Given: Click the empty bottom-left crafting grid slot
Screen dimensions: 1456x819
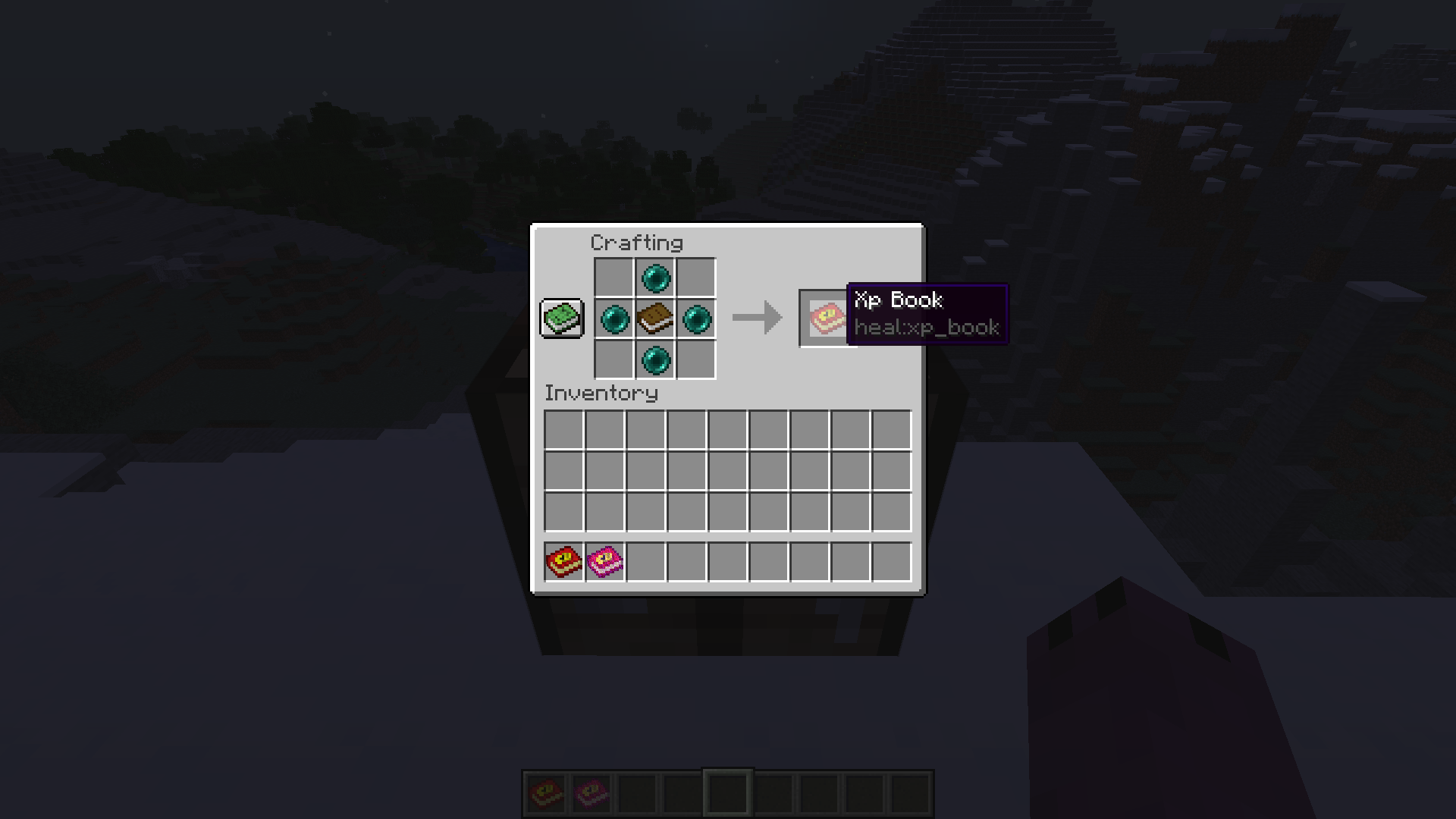Looking at the screenshot, I should 616,359.
